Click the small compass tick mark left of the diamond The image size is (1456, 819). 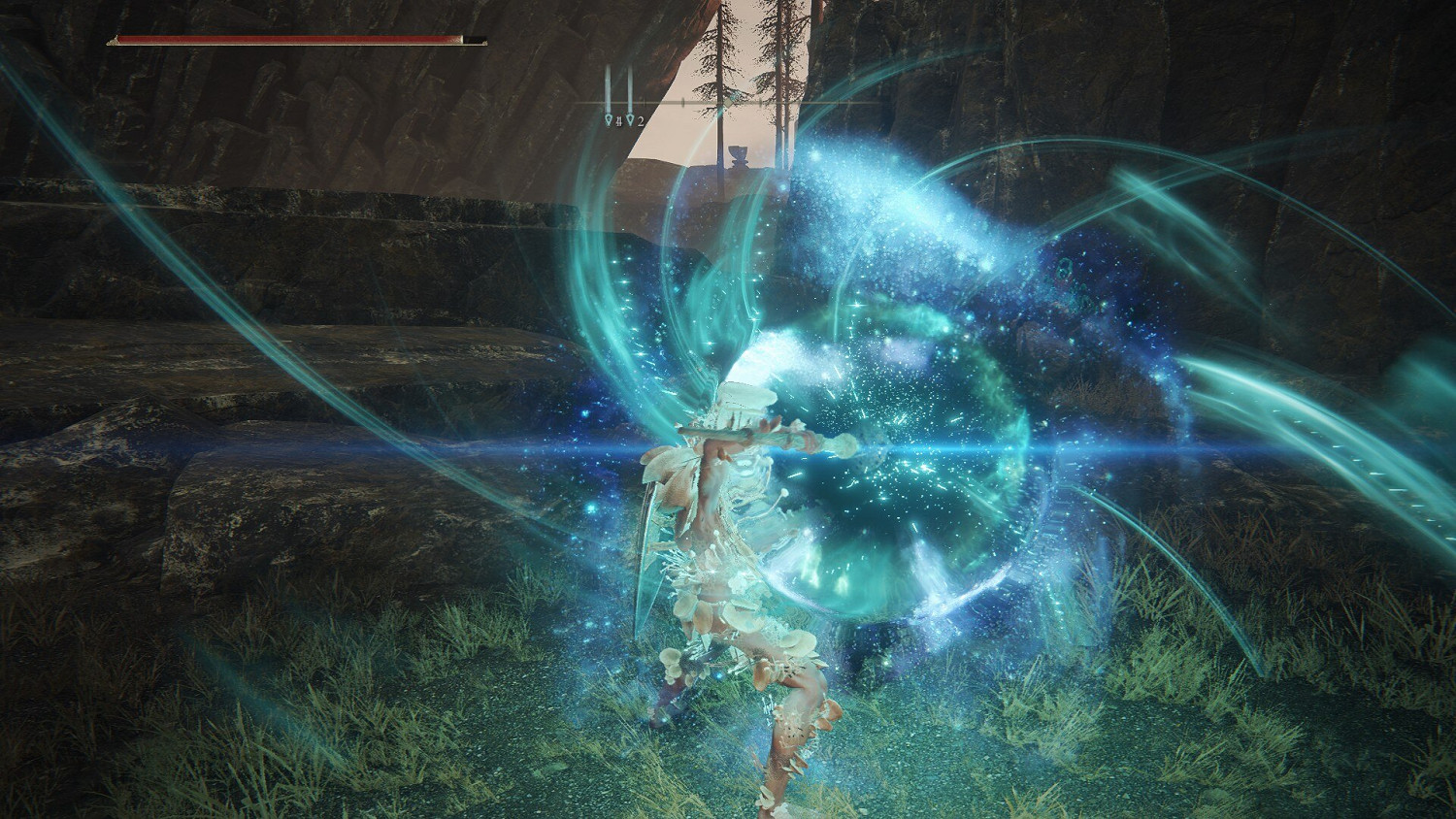coord(683,102)
